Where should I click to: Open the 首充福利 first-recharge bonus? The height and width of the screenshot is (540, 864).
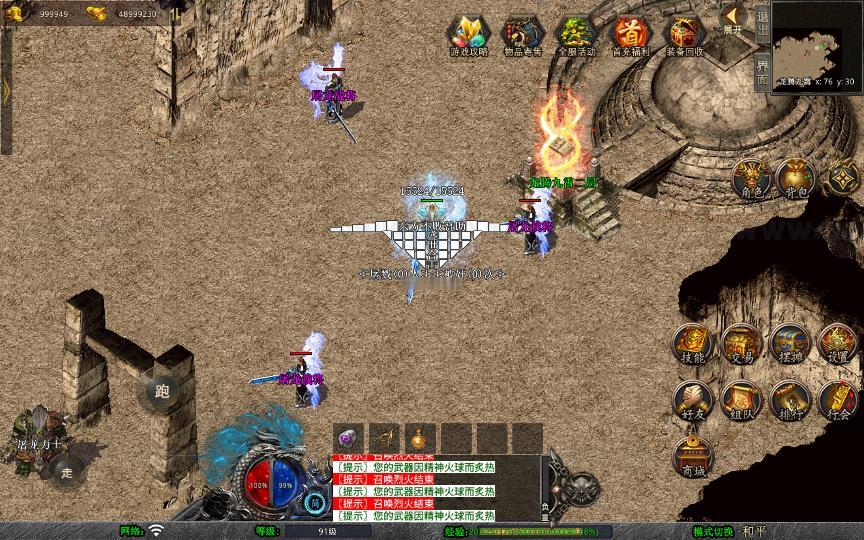(x=631, y=35)
